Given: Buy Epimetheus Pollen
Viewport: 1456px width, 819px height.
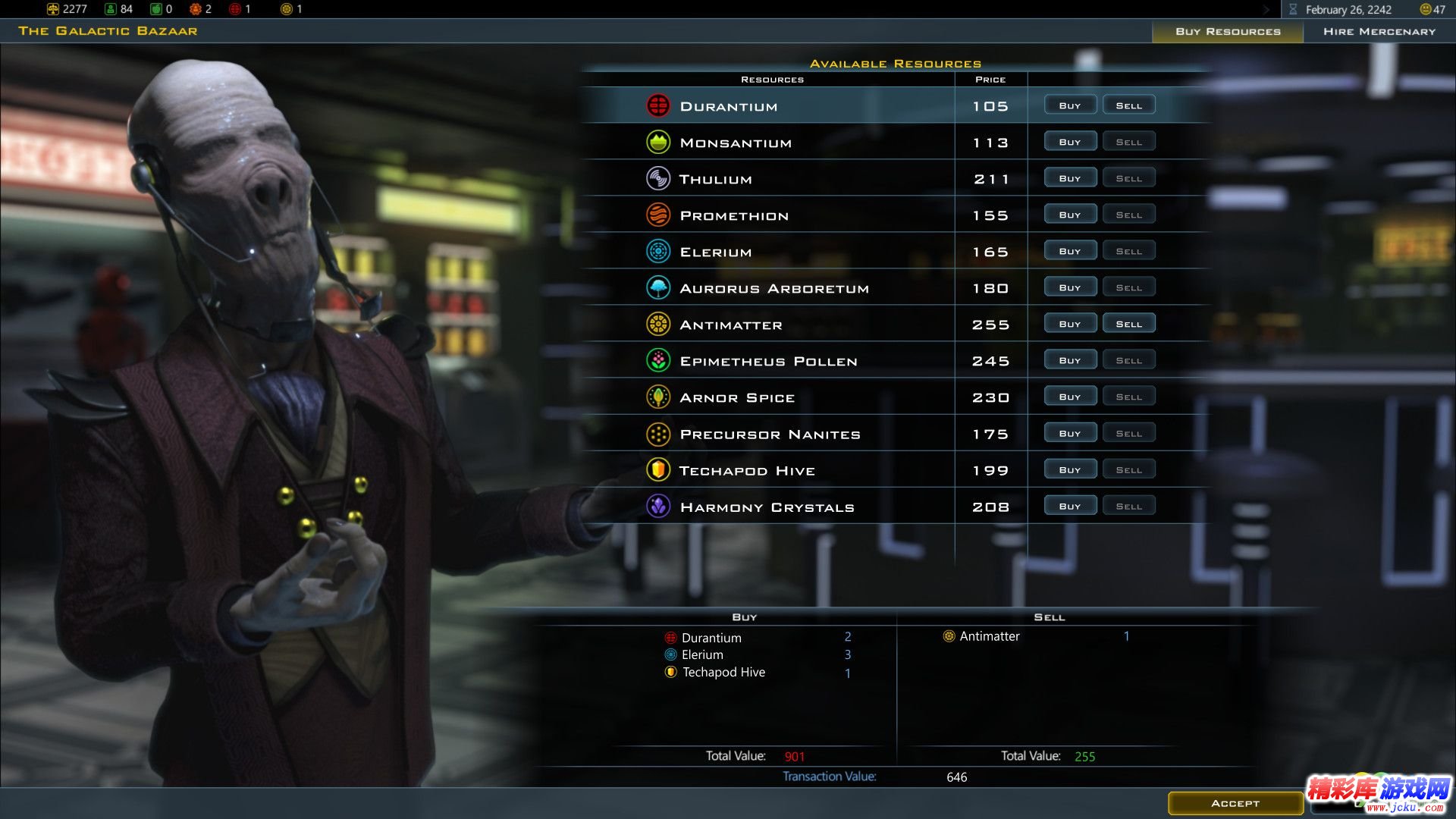Looking at the screenshot, I should click(x=1069, y=360).
